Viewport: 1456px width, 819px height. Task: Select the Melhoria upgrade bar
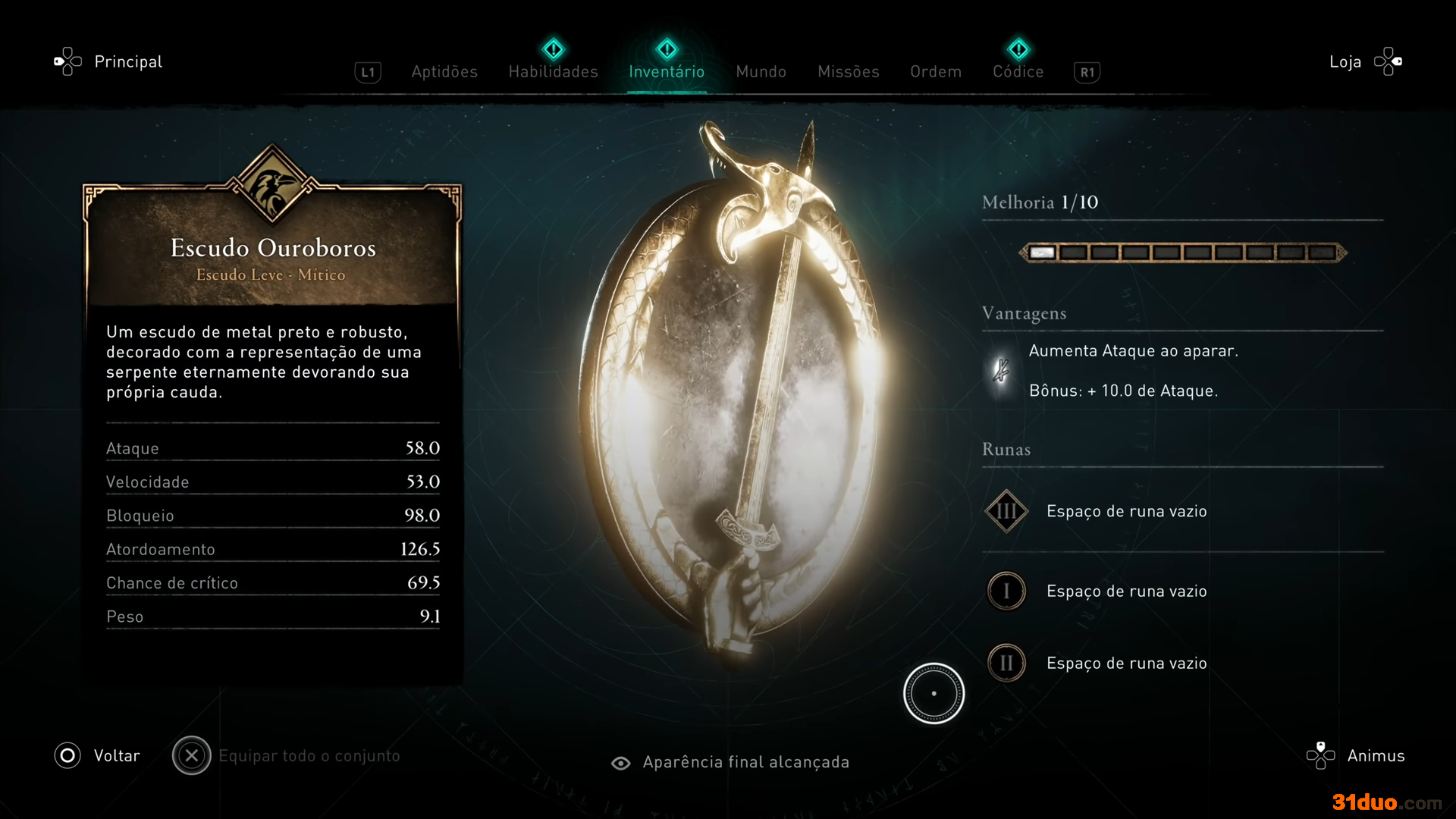coord(1182,253)
